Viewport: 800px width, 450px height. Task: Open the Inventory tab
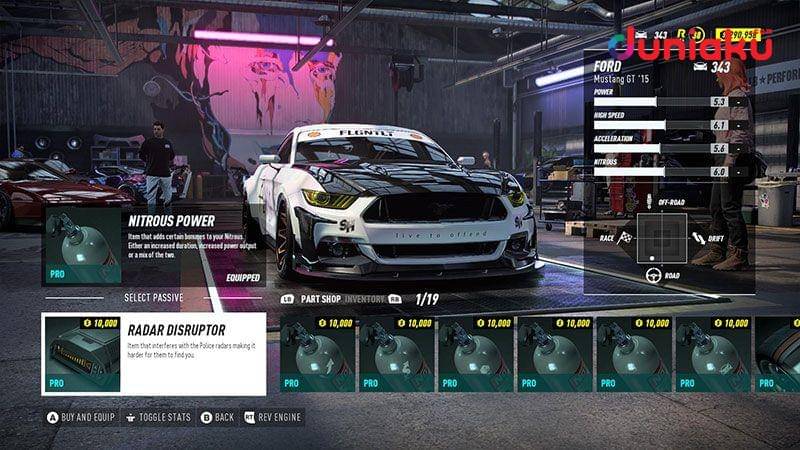tap(367, 299)
